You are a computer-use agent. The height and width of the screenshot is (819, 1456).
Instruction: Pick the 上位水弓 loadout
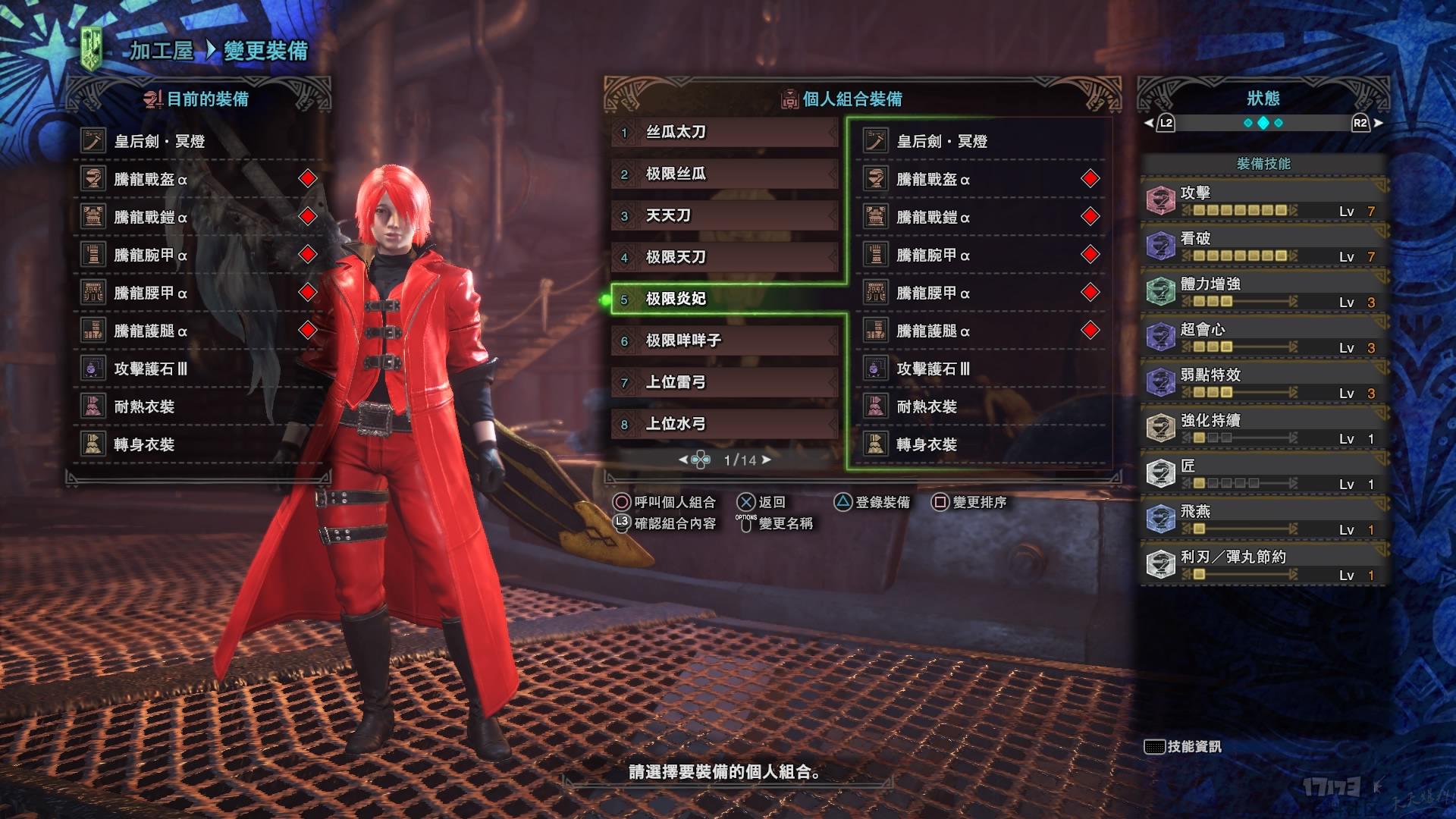(x=724, y=425)
